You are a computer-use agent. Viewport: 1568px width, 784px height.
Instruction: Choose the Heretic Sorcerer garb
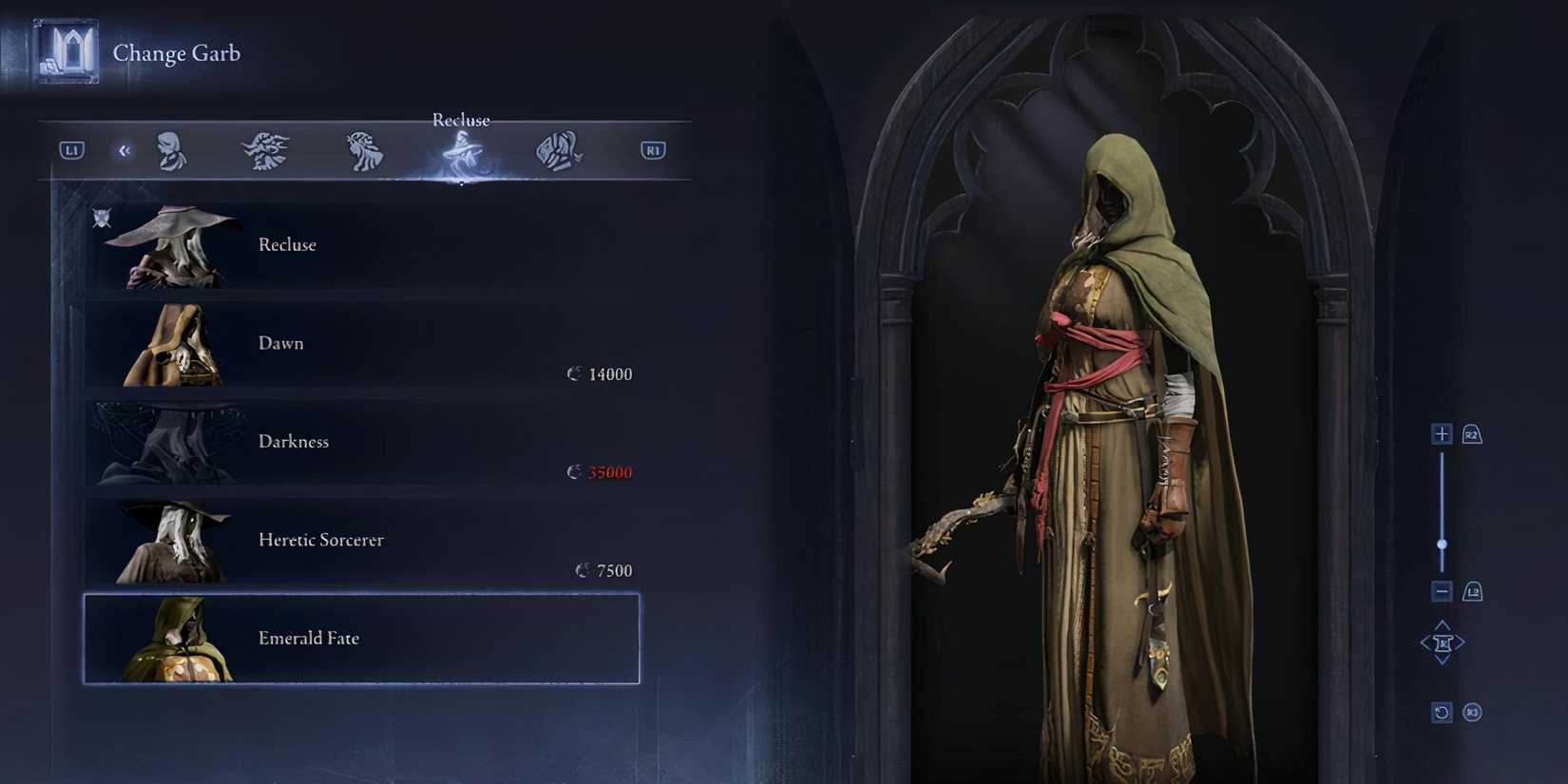[361, 542]
